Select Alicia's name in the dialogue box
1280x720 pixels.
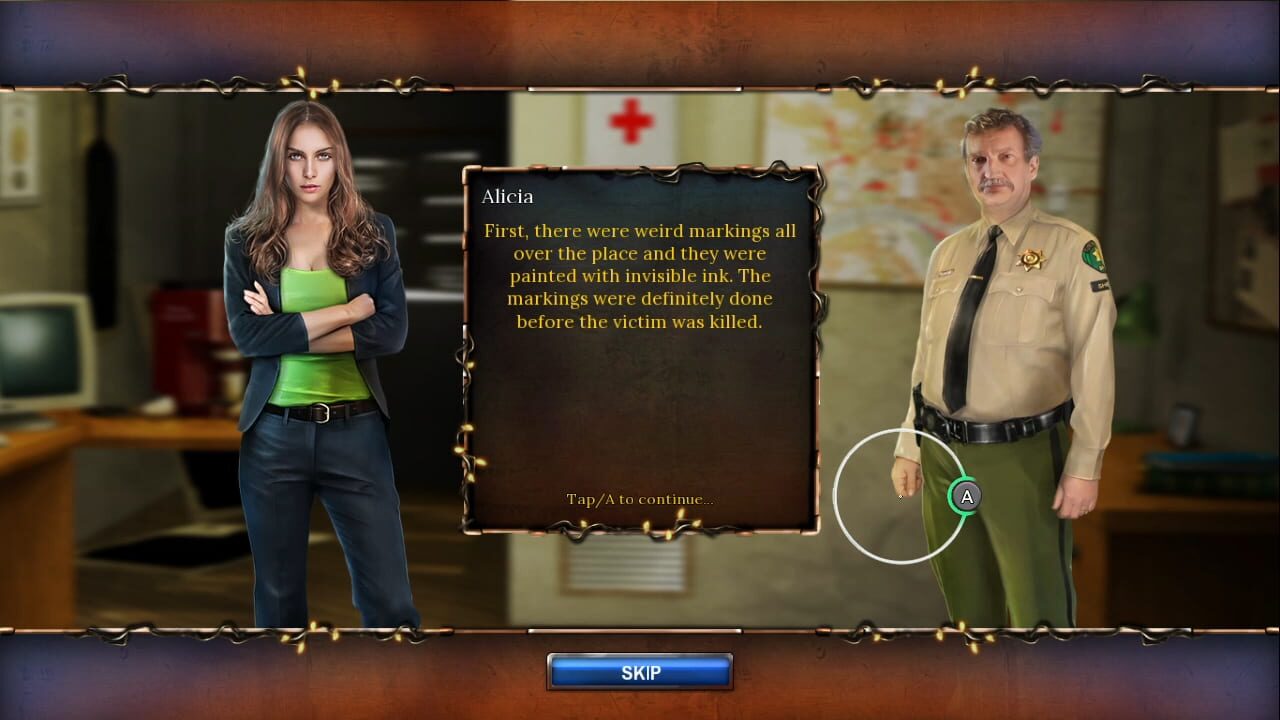(506, 196)
